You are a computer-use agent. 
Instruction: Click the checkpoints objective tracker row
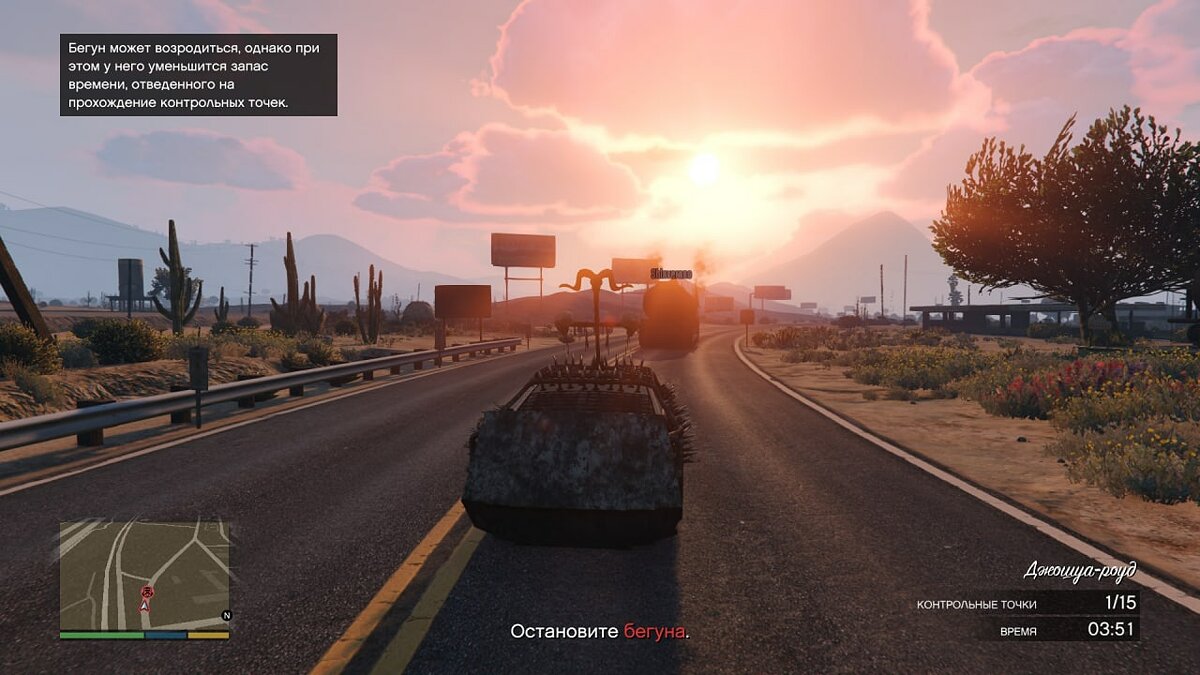pos(1025,603)
